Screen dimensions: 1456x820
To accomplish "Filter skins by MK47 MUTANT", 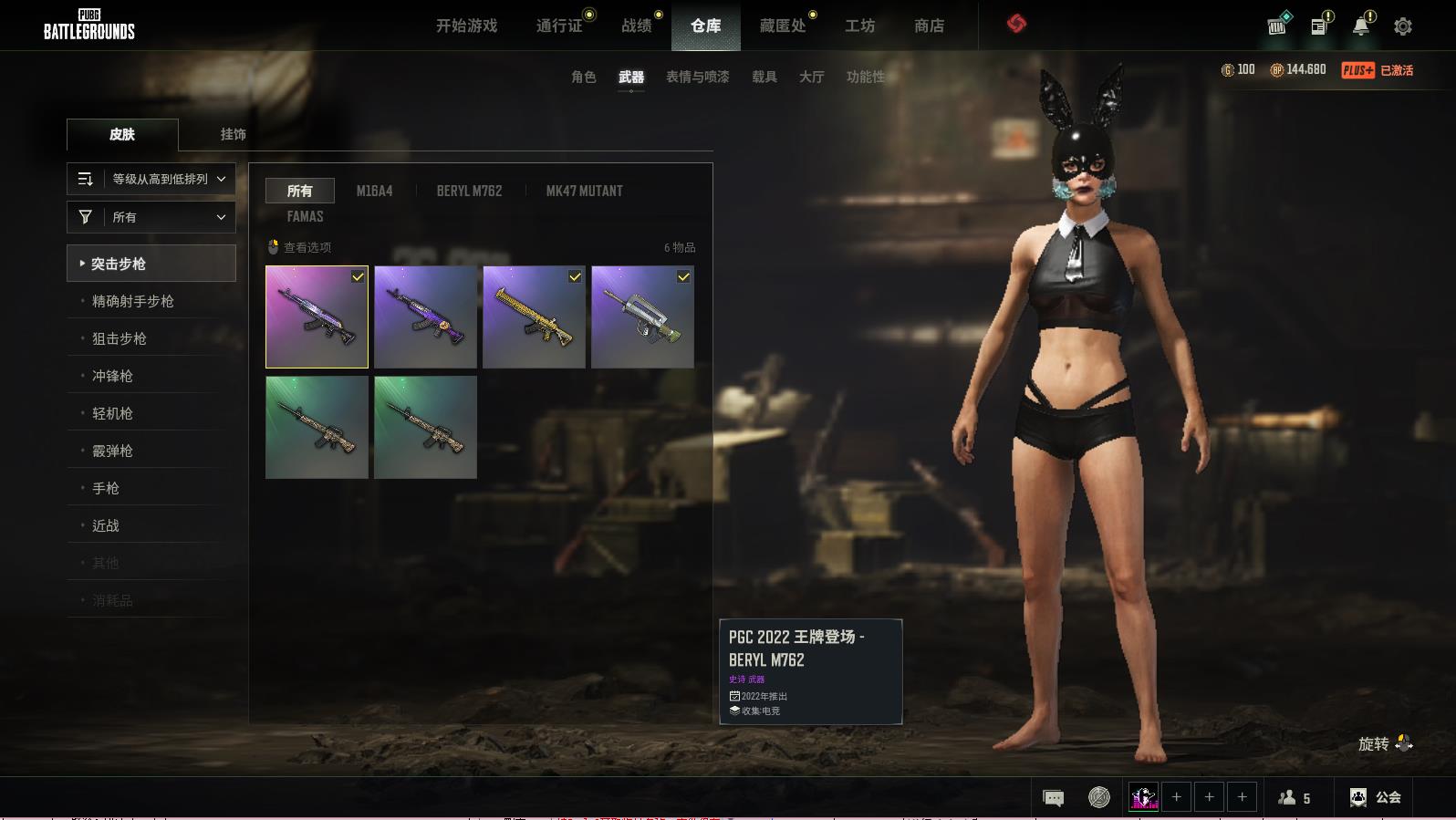I will coord(584,191).
